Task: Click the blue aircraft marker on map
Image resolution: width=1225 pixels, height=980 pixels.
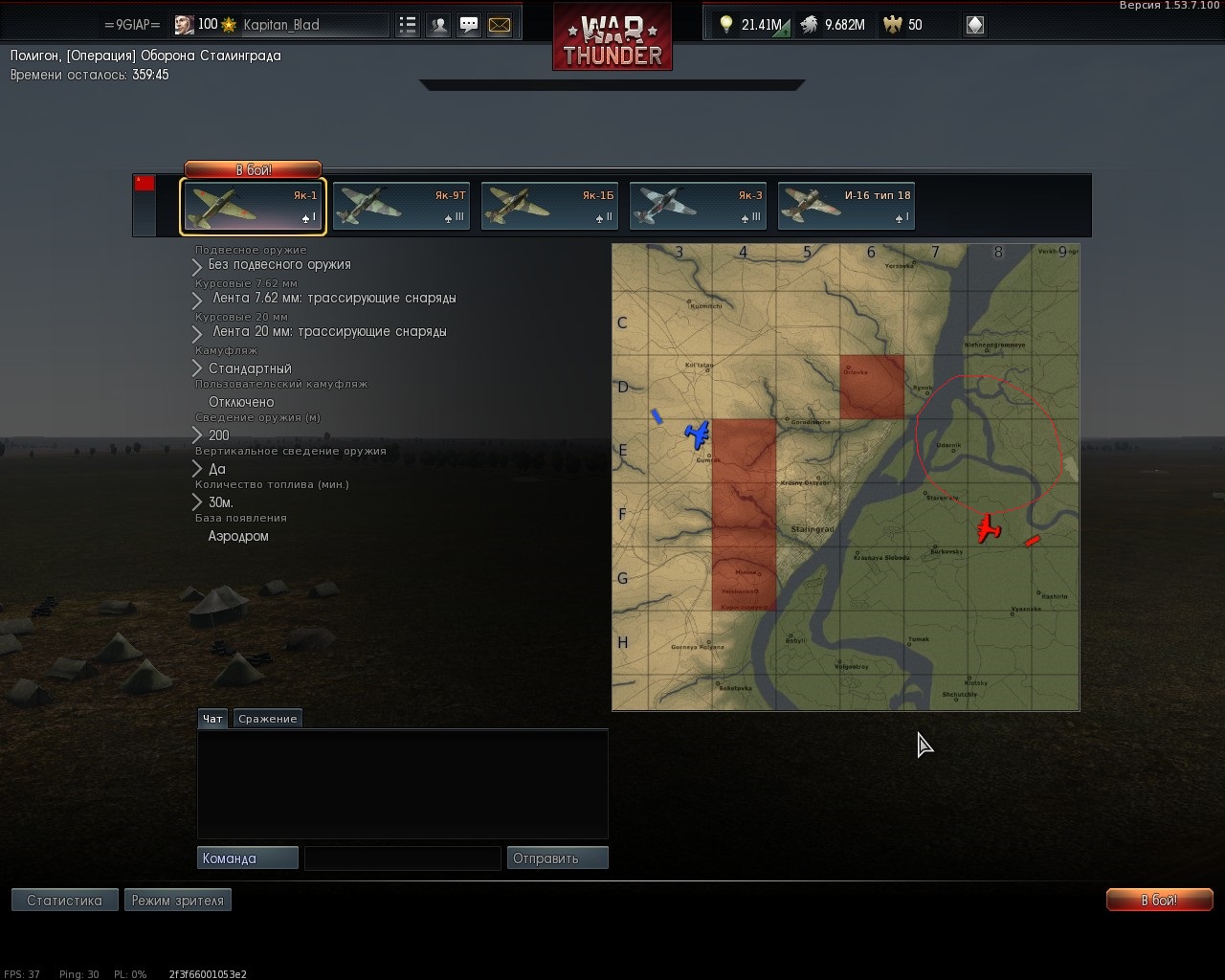Action: tap(698, 434)
